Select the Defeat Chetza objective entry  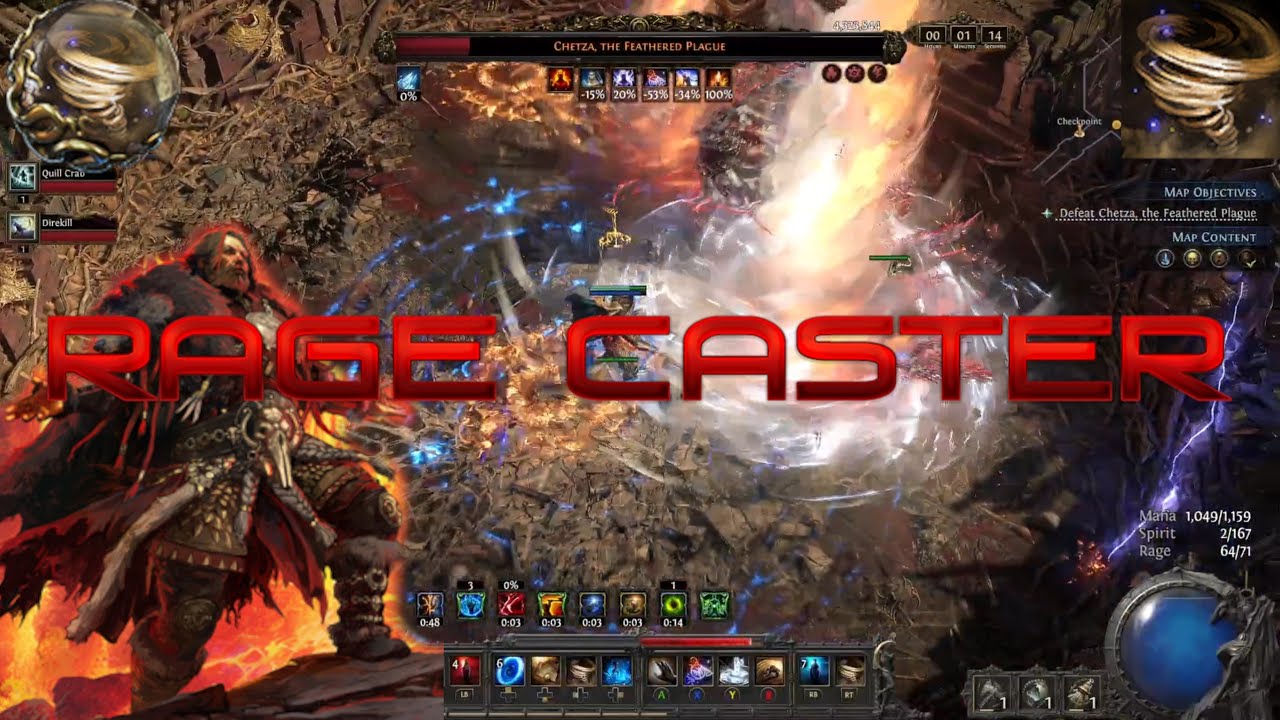pyautogui.click(x=1157, y=213)
